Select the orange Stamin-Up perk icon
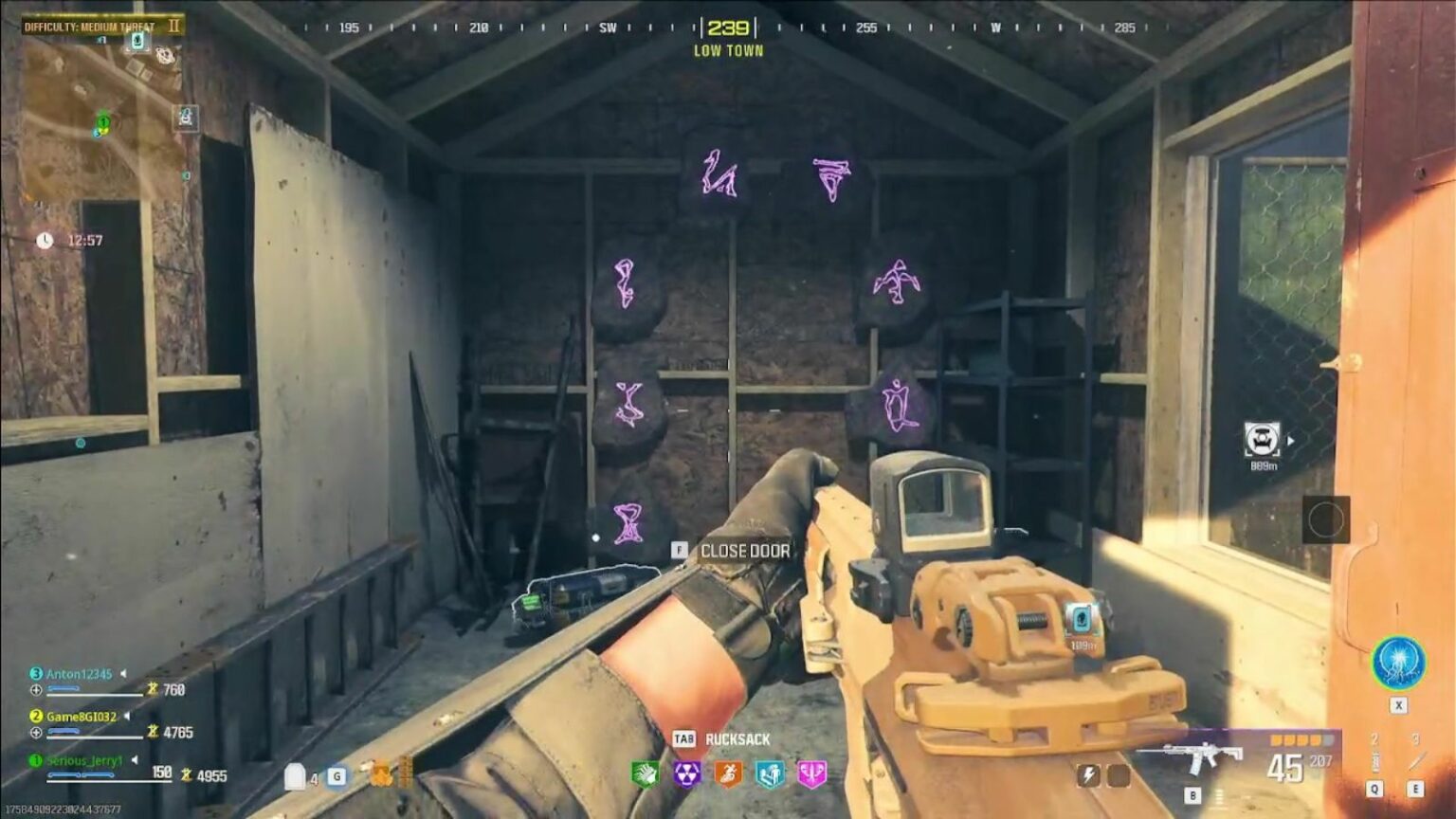The width and height of the screenshot is (1456, 819). point(728,774)
